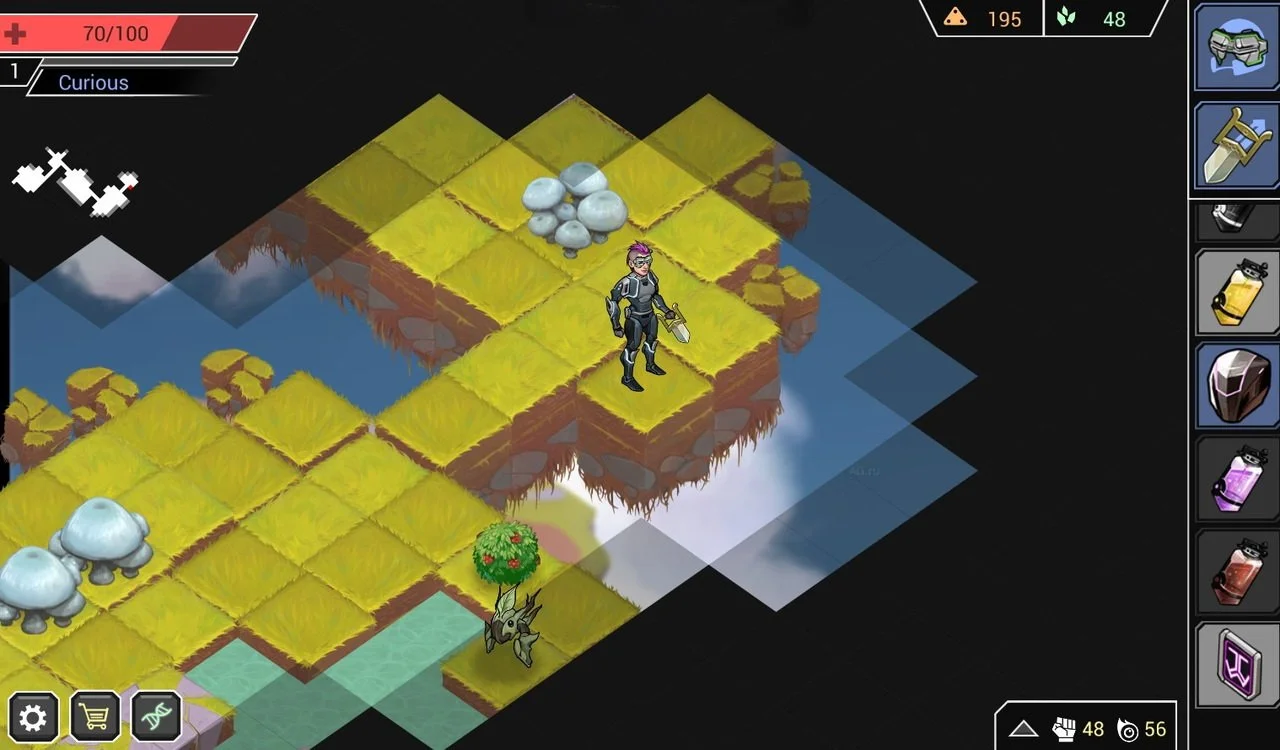The height and width of the screenshot is (750, 1280).
Task: Use the purple flask in the sidebar
Action: [1236, 480]
